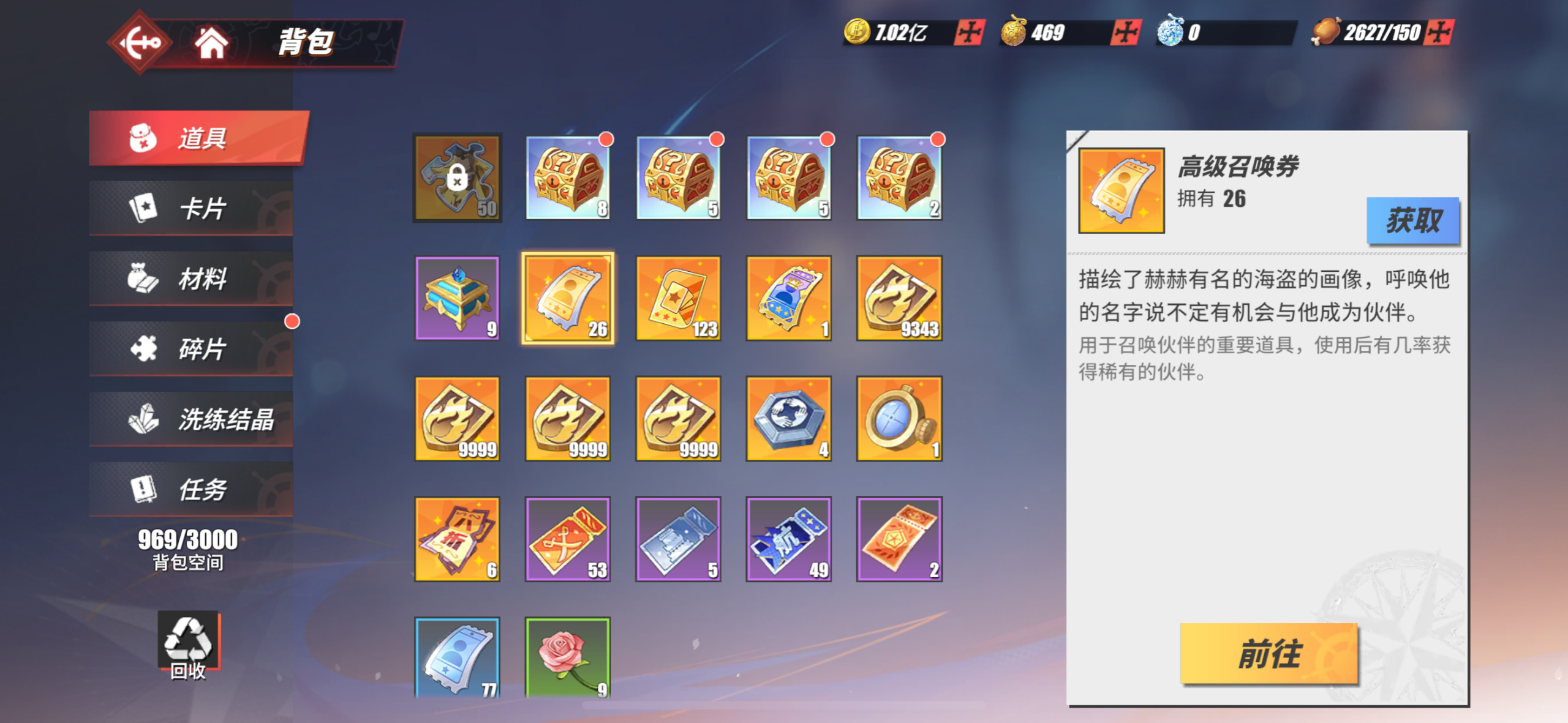Select the flame ticket stack of 9343

pyautogui.click(x=899, y=298)
